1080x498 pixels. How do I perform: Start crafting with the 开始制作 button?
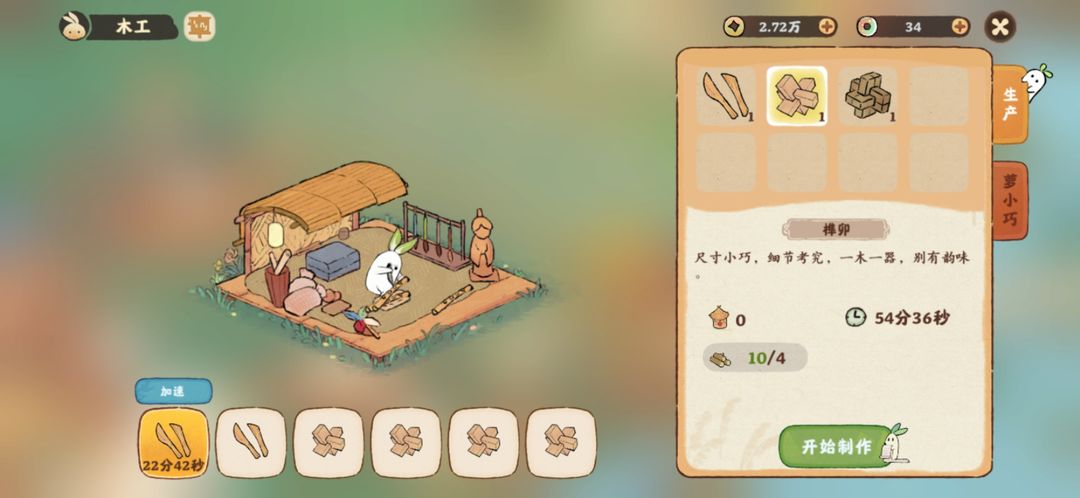tap(838, 446)
